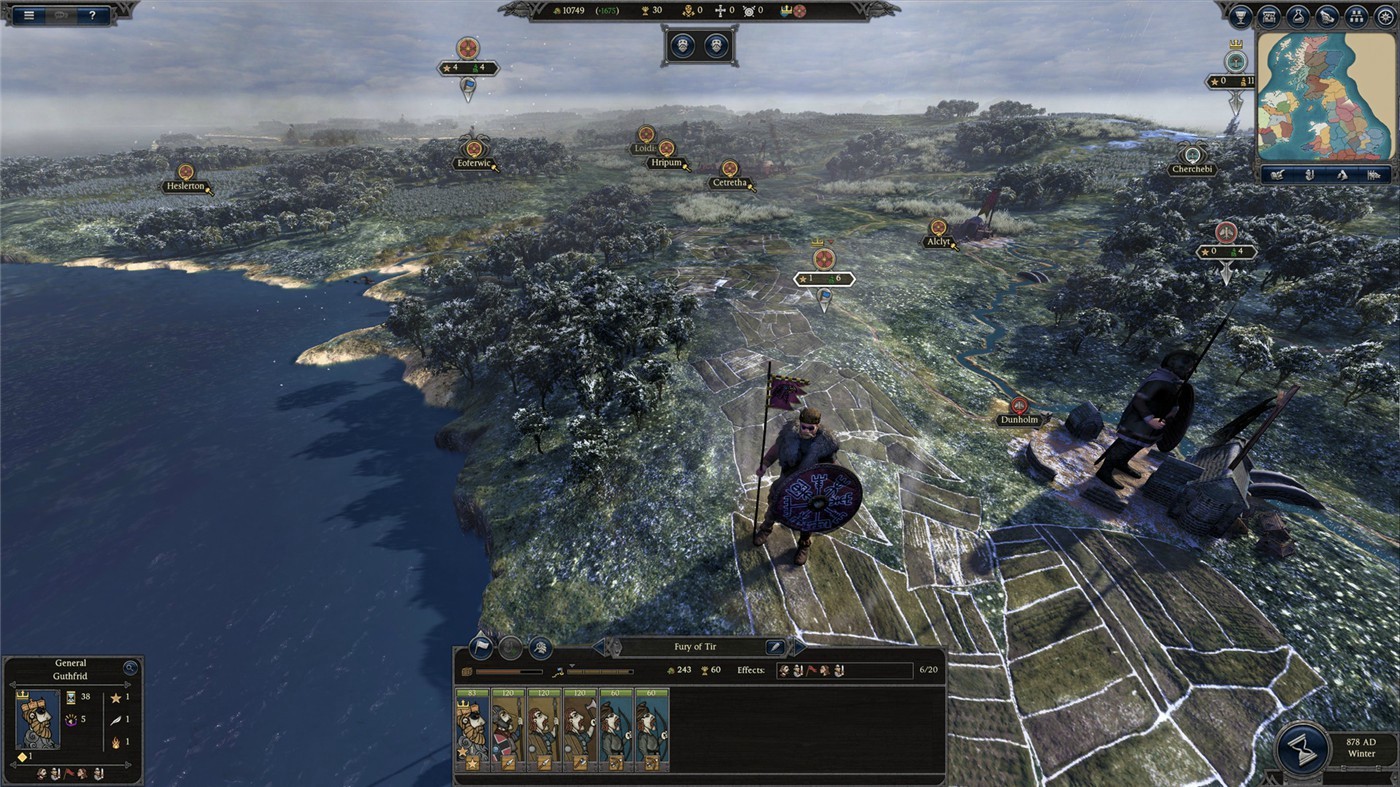Open the chalice/missions icon above the minimap
This screenshot has height=787, width=1400.
(1240, 16)
